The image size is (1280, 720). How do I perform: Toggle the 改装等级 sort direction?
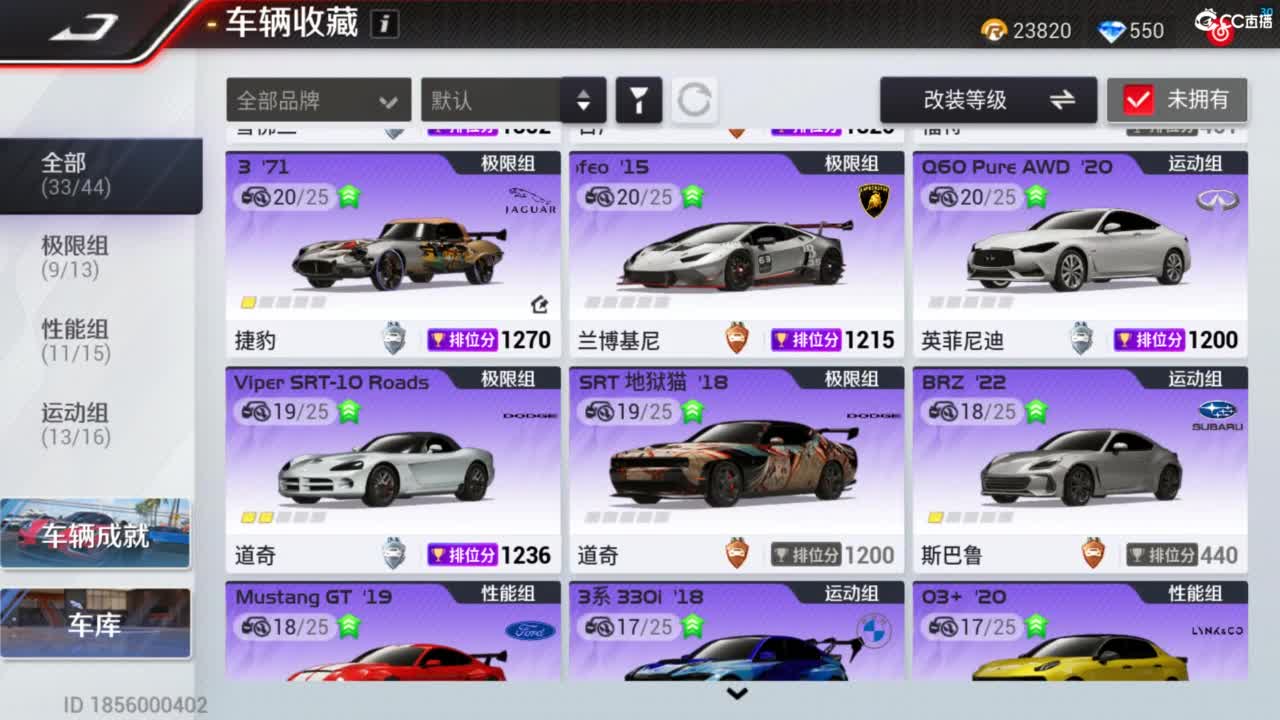(x=1063, y=100)
